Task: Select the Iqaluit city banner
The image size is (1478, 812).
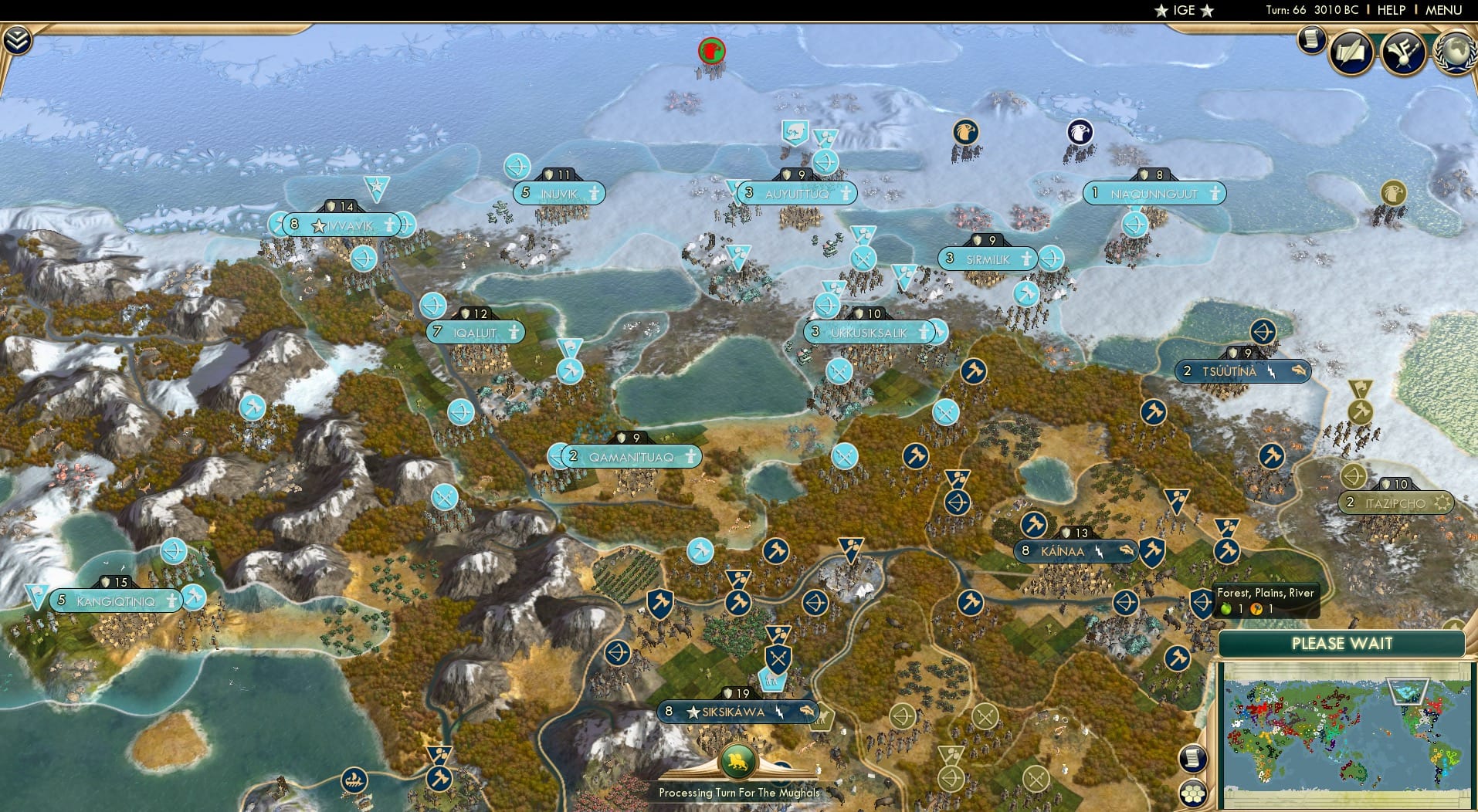Action: point(473,332)
